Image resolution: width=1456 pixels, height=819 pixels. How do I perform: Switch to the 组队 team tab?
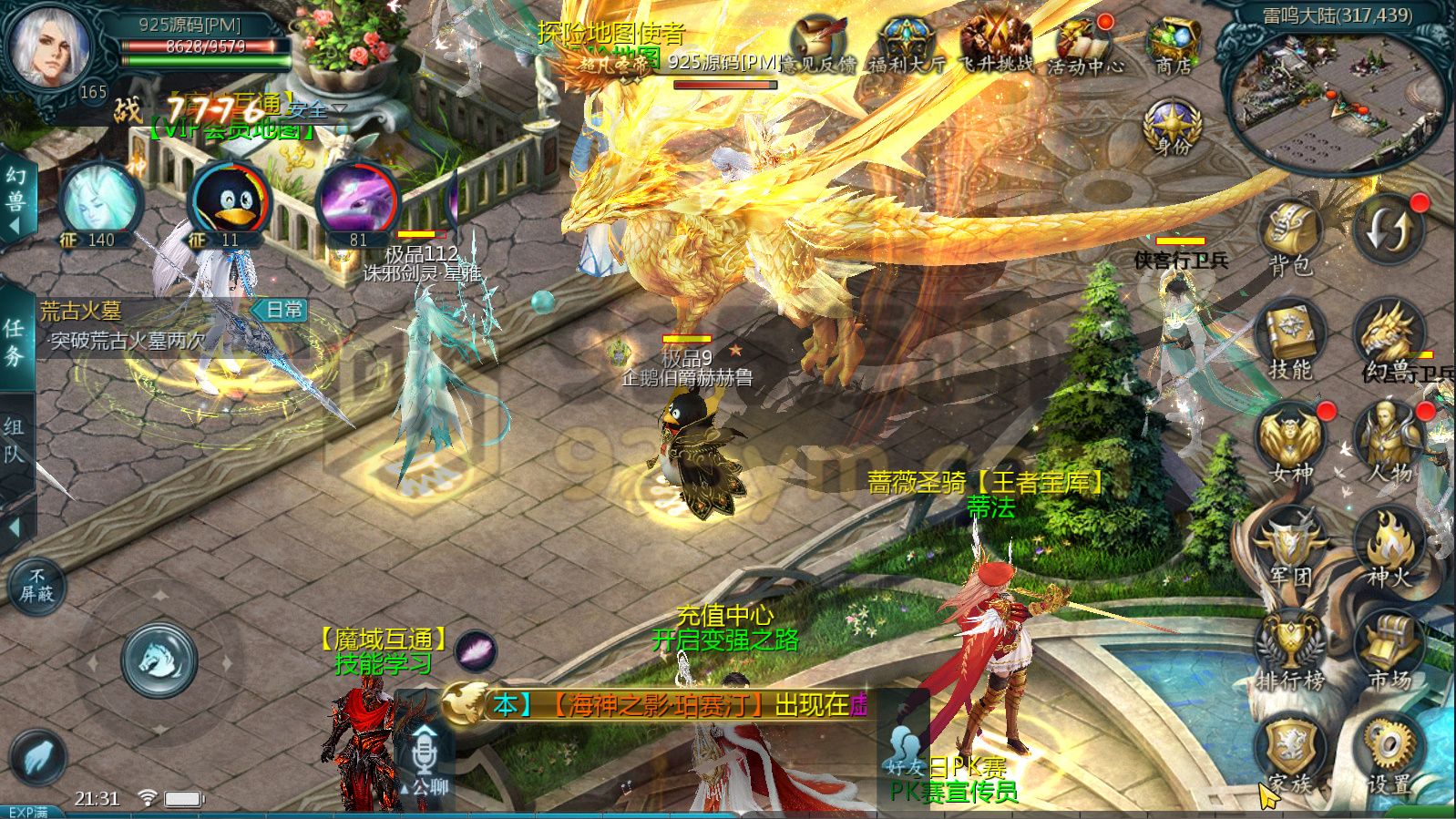click(15, 441)
